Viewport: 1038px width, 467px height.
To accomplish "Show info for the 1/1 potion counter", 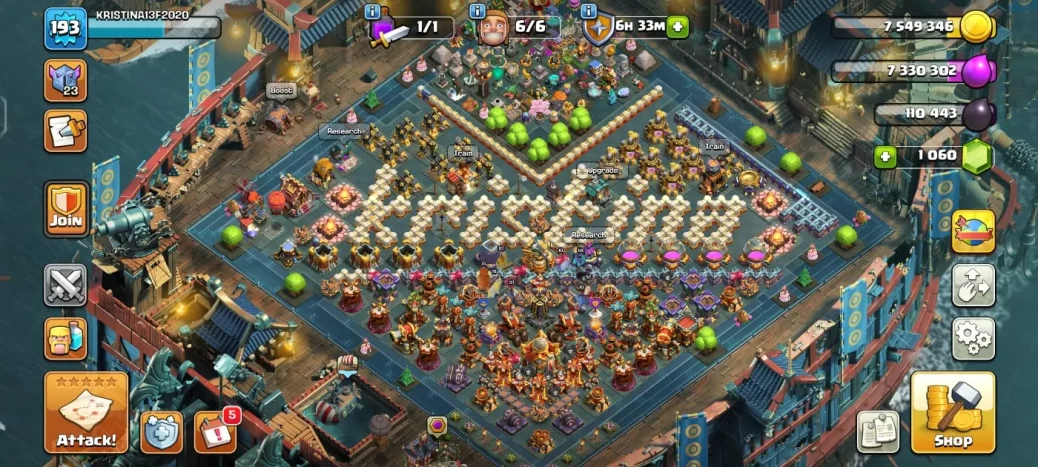I will pyautogui.click(x=373, y=12).
